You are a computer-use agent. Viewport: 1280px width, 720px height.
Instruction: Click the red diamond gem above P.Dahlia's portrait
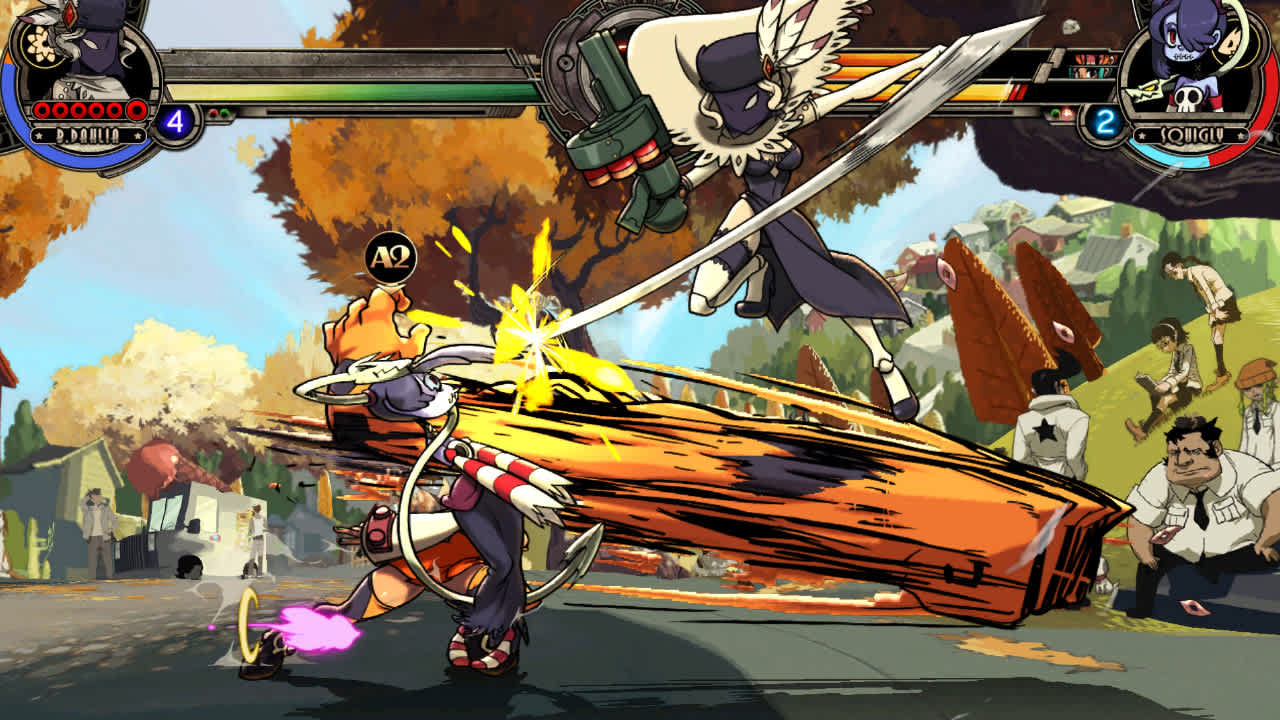70,15
